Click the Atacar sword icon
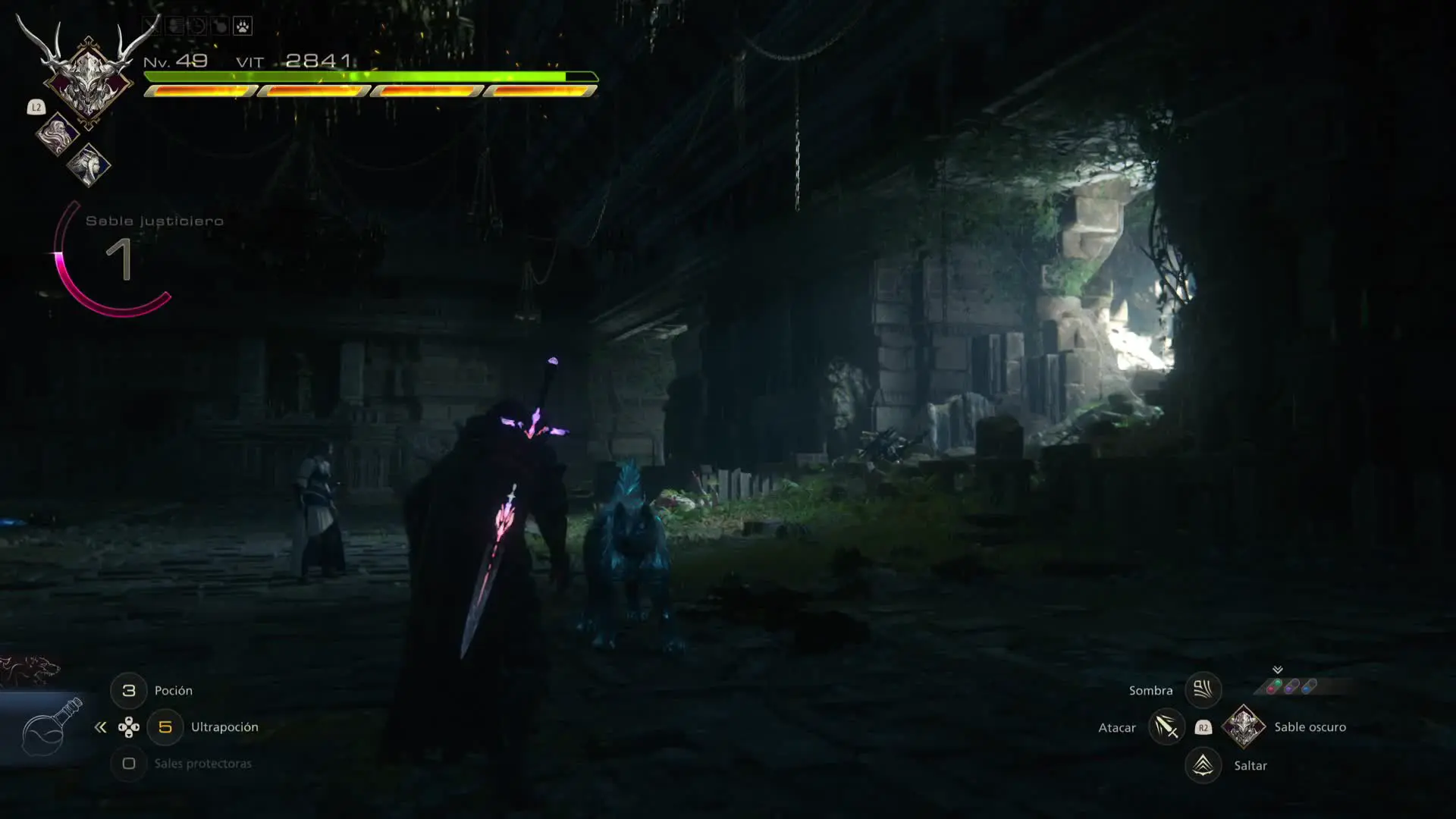The height and width of the screenshot is (819, 1456). point(1166,727)
